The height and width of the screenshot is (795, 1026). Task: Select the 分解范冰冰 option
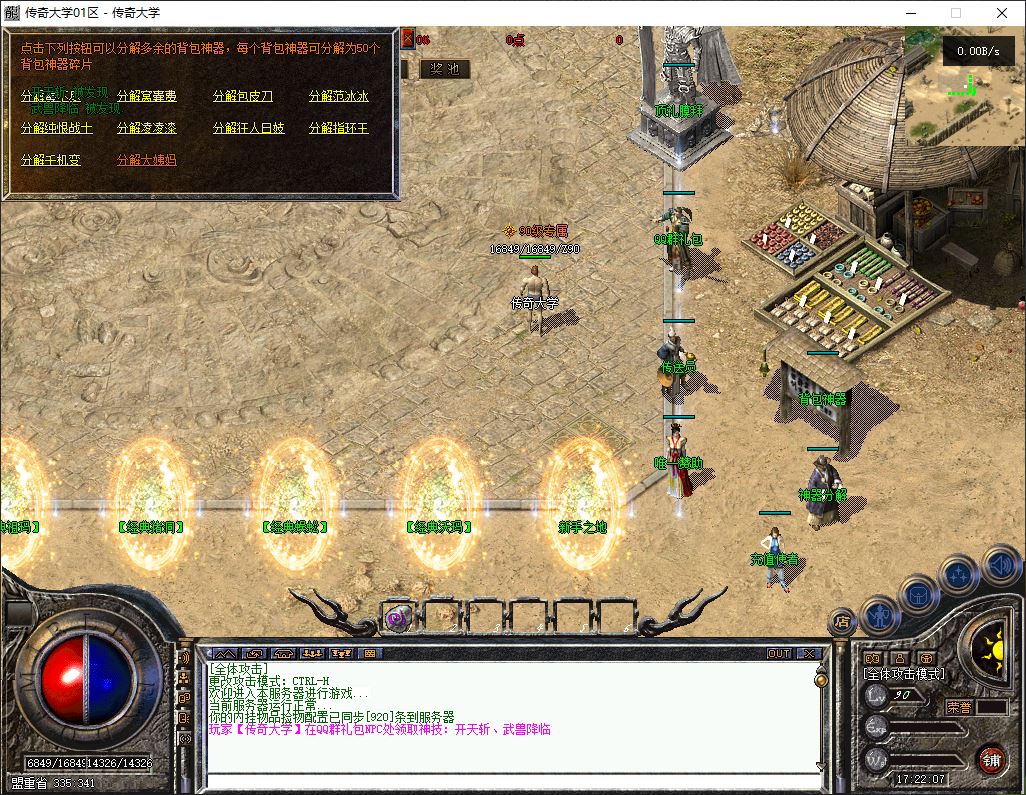pyautogui.click(x=338, y=97)
